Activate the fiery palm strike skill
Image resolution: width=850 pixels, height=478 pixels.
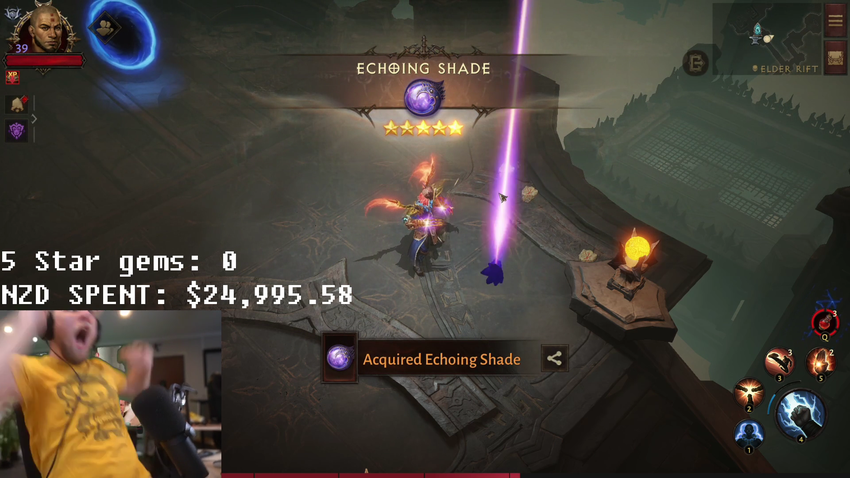coord(819,363)
